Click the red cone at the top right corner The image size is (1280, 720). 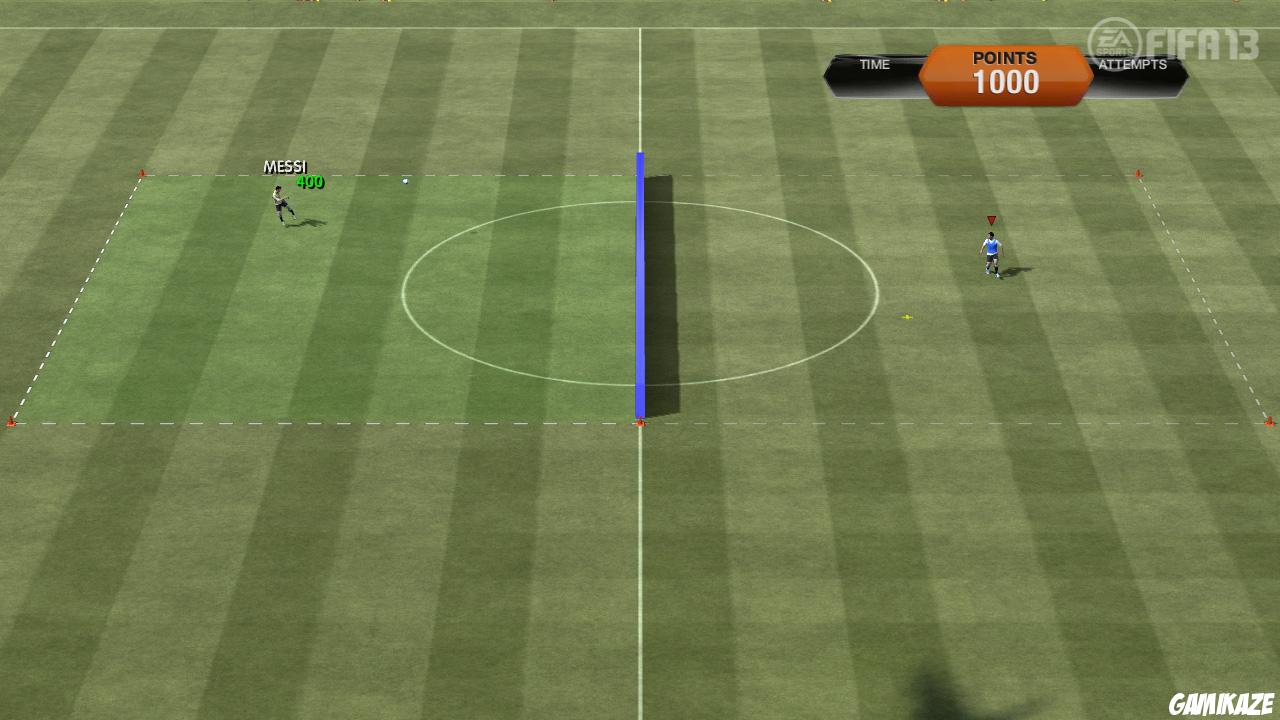1139,173
